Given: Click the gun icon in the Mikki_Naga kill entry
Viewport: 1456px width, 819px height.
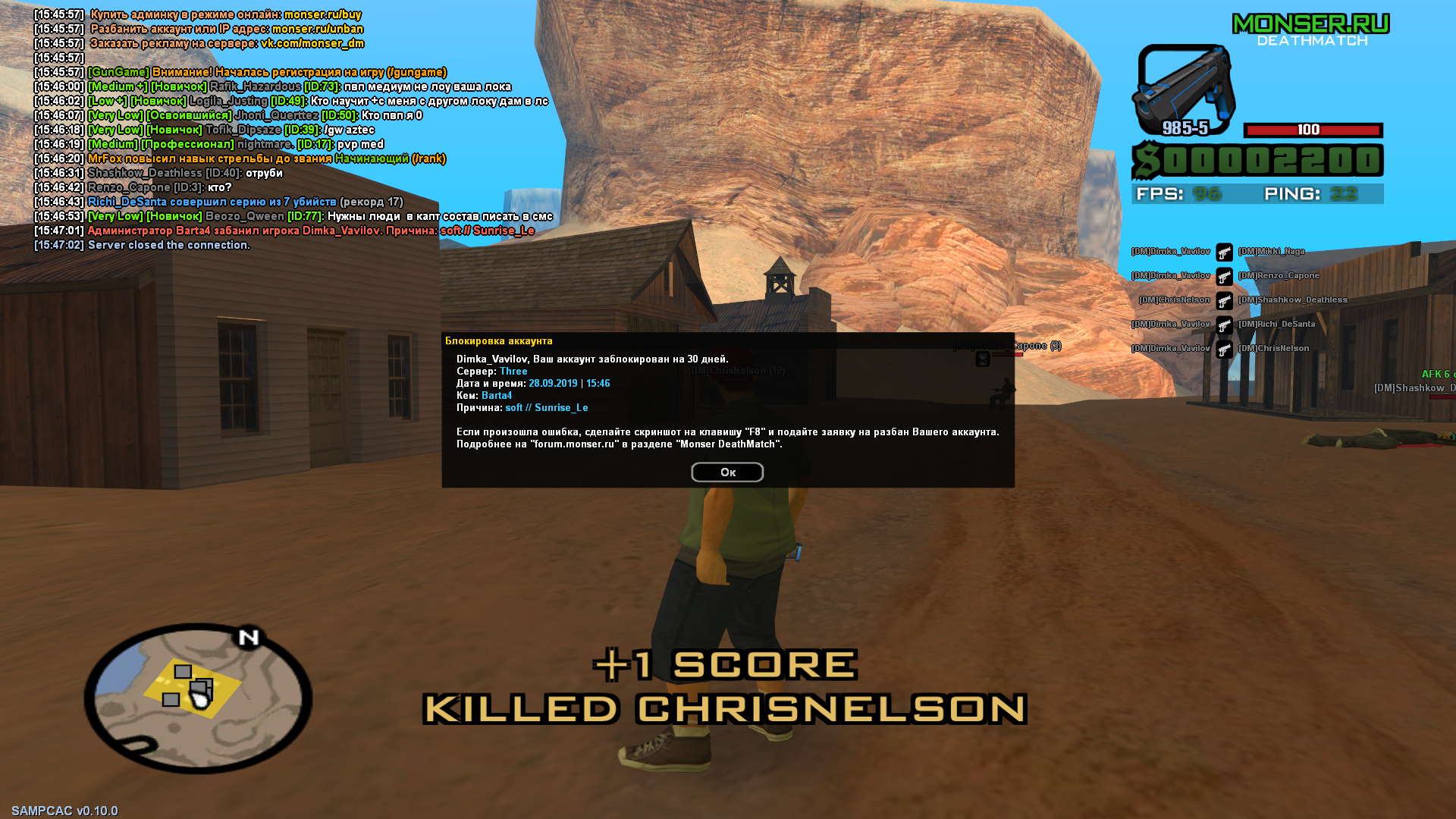Looking at the screenshot, I should (1224, 253).
